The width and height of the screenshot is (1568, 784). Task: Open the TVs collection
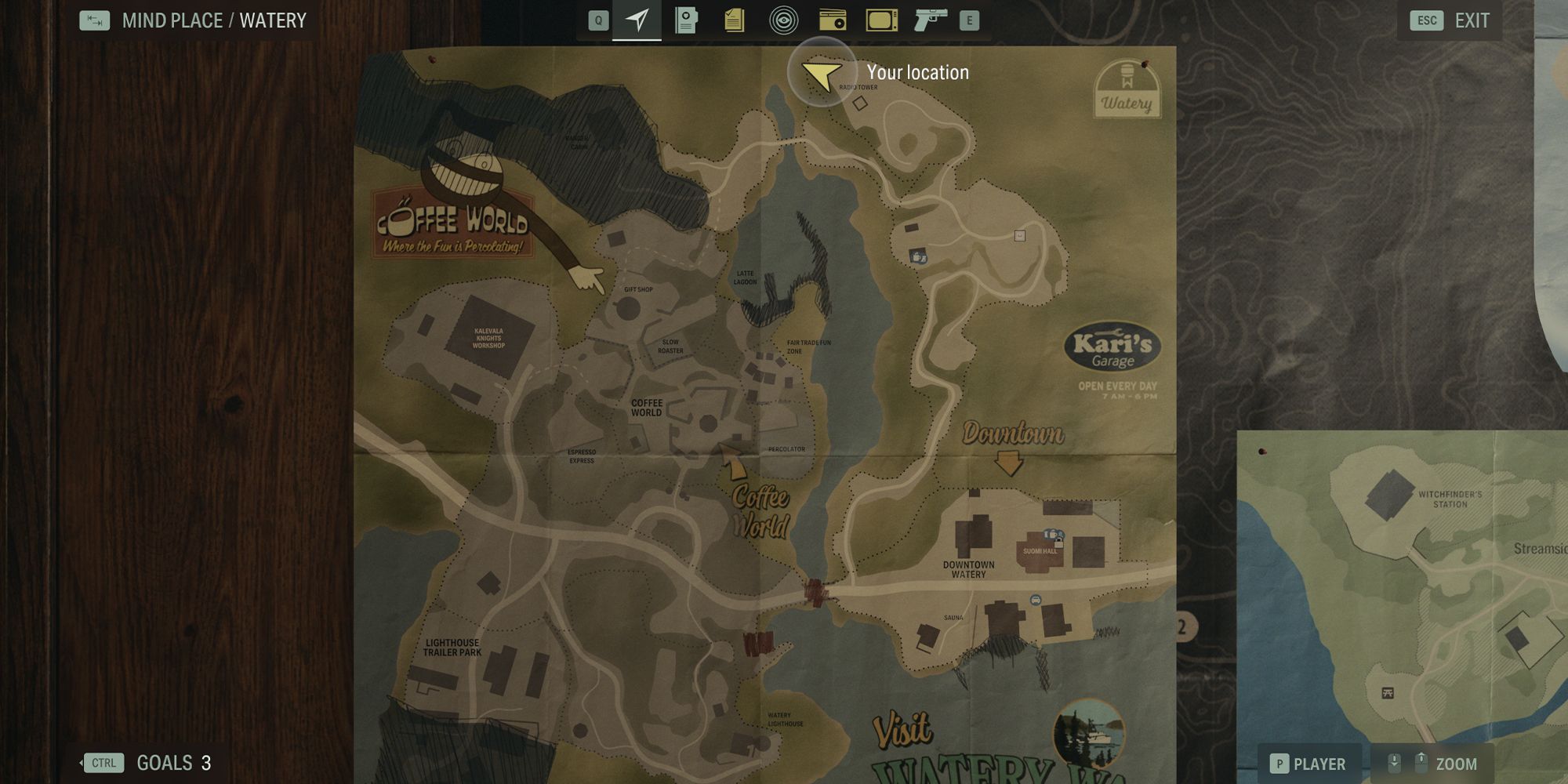click(881, 20)
